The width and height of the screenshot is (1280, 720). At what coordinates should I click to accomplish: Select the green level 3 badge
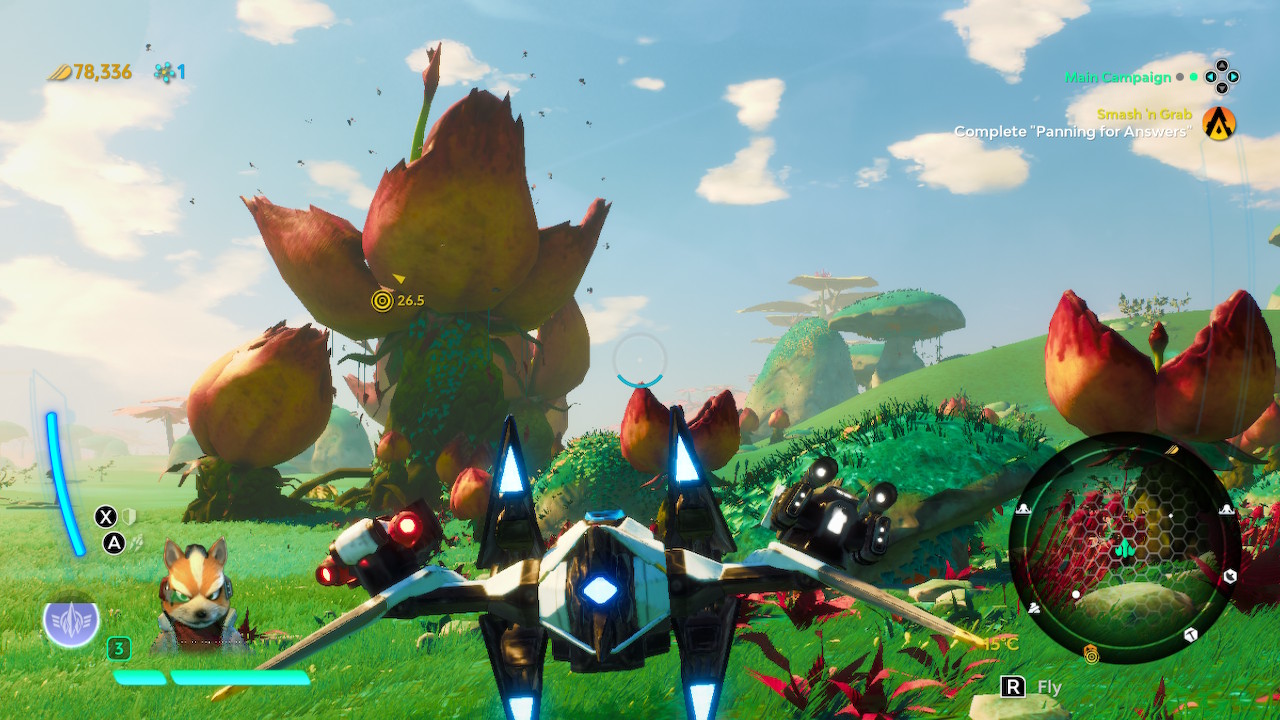point(119,649)
